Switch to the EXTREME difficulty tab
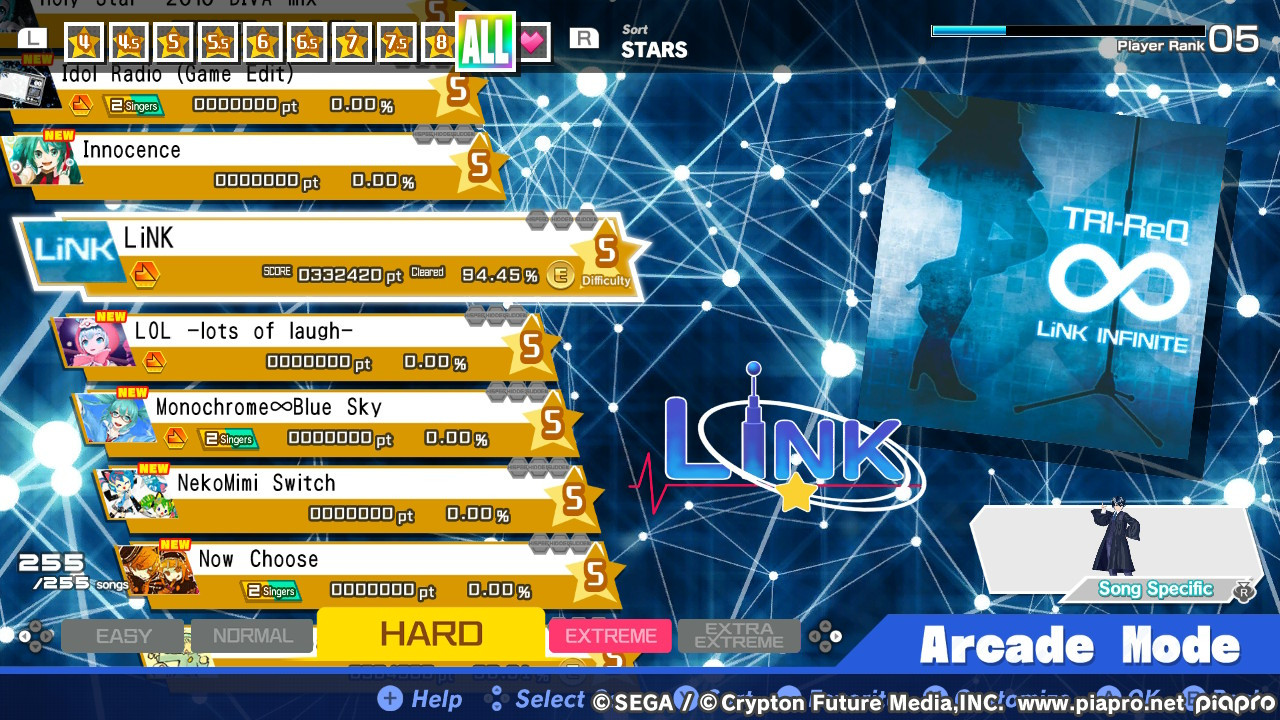Image resolution: width=1280 pixels, height=720 pixels. tap(610, 635)
